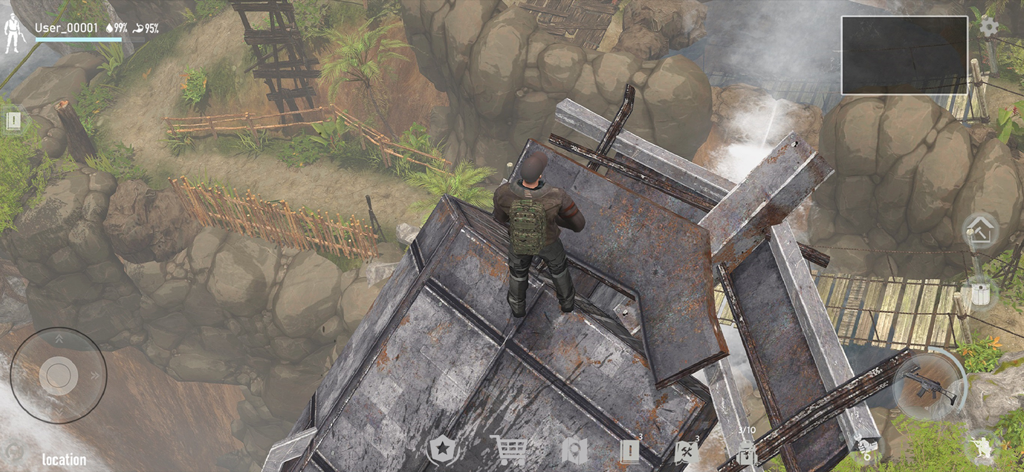Open the crafting hammer and wrench icon
This screenshot has height=472, width=1024.
686,451
